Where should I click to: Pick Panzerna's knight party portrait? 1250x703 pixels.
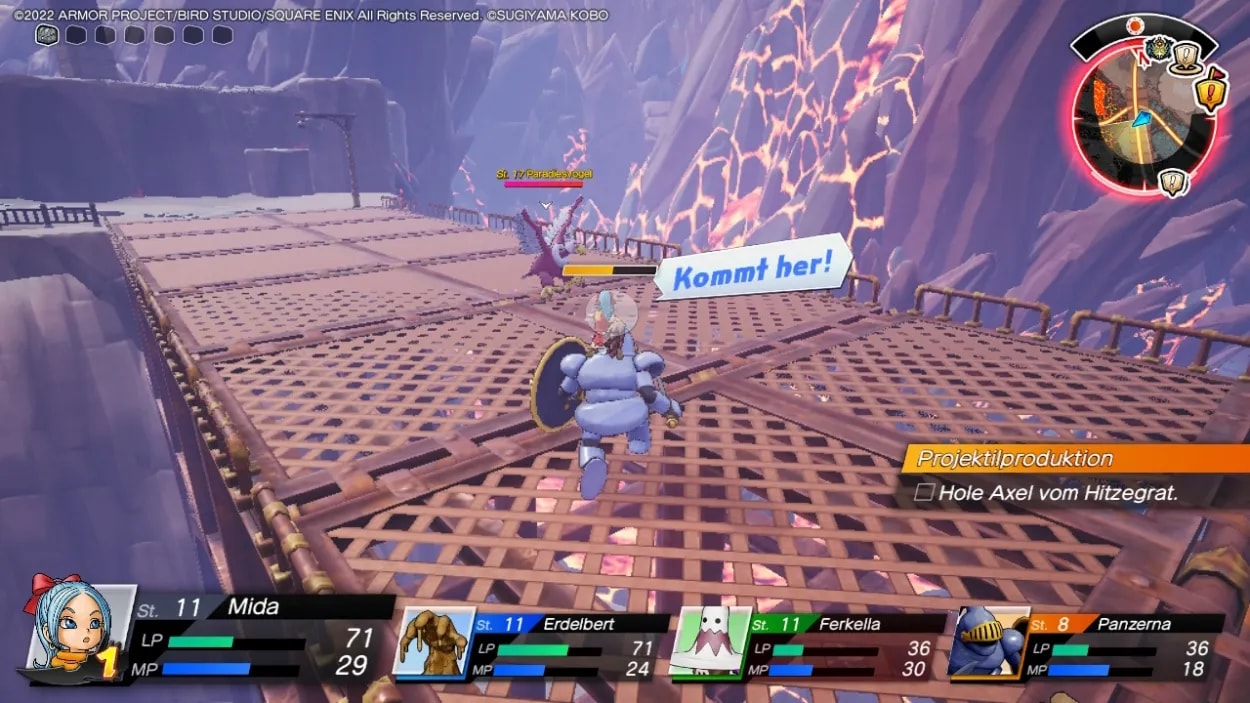pos(988,642)
